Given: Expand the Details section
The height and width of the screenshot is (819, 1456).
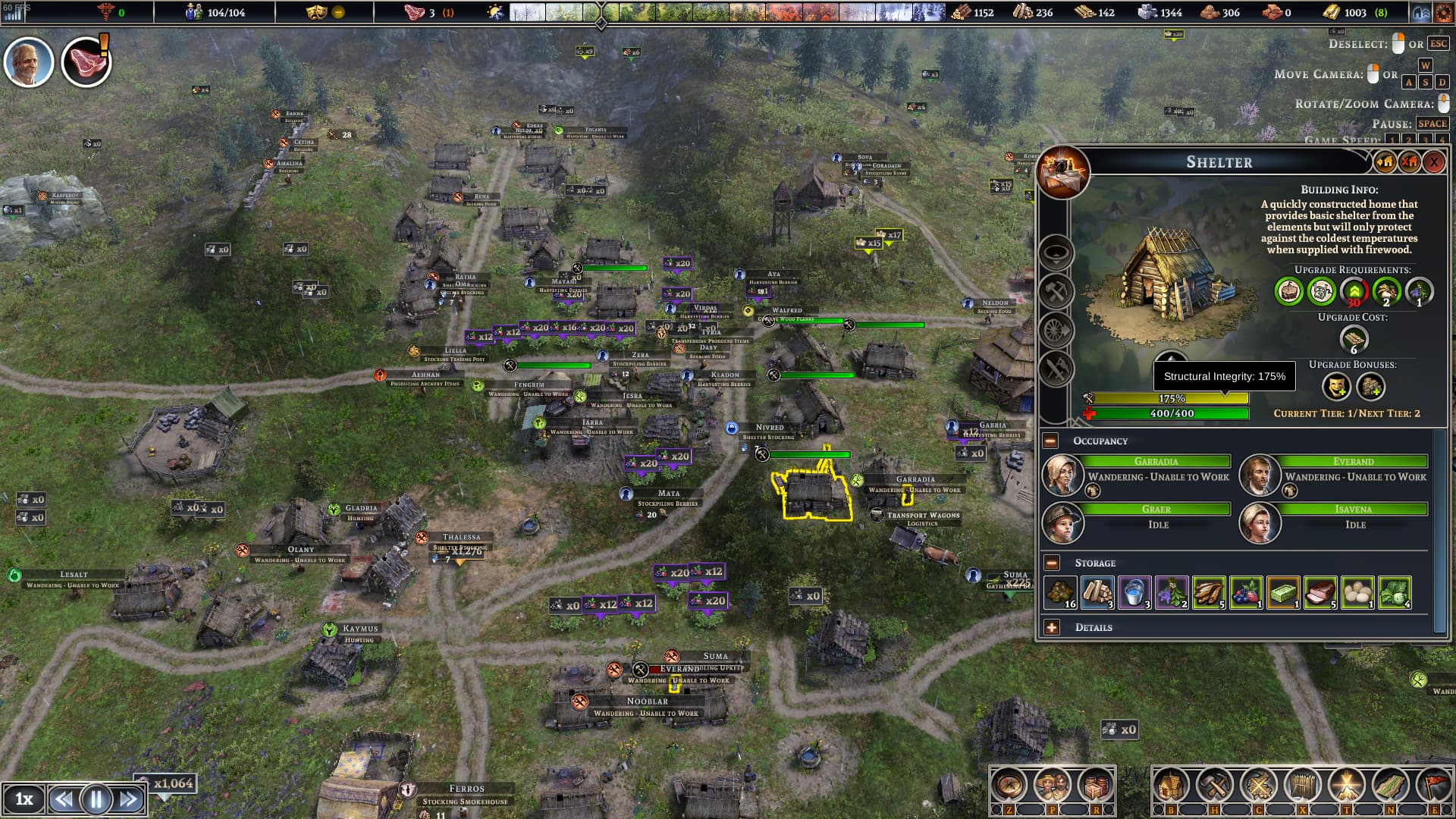Looking at the screenshot, I should point(1051,627).
